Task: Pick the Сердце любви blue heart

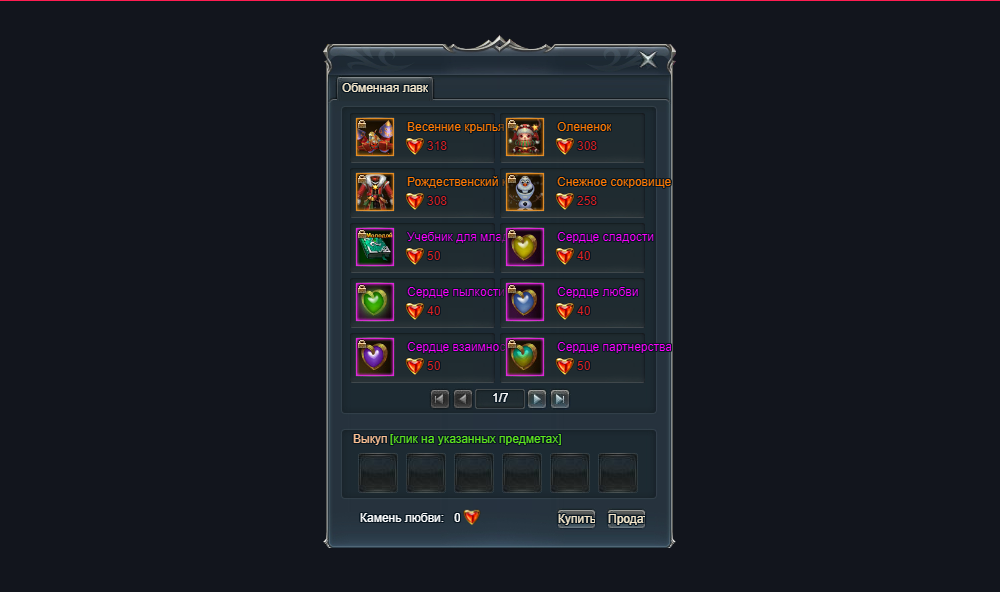Action: [x=525, y=302]
